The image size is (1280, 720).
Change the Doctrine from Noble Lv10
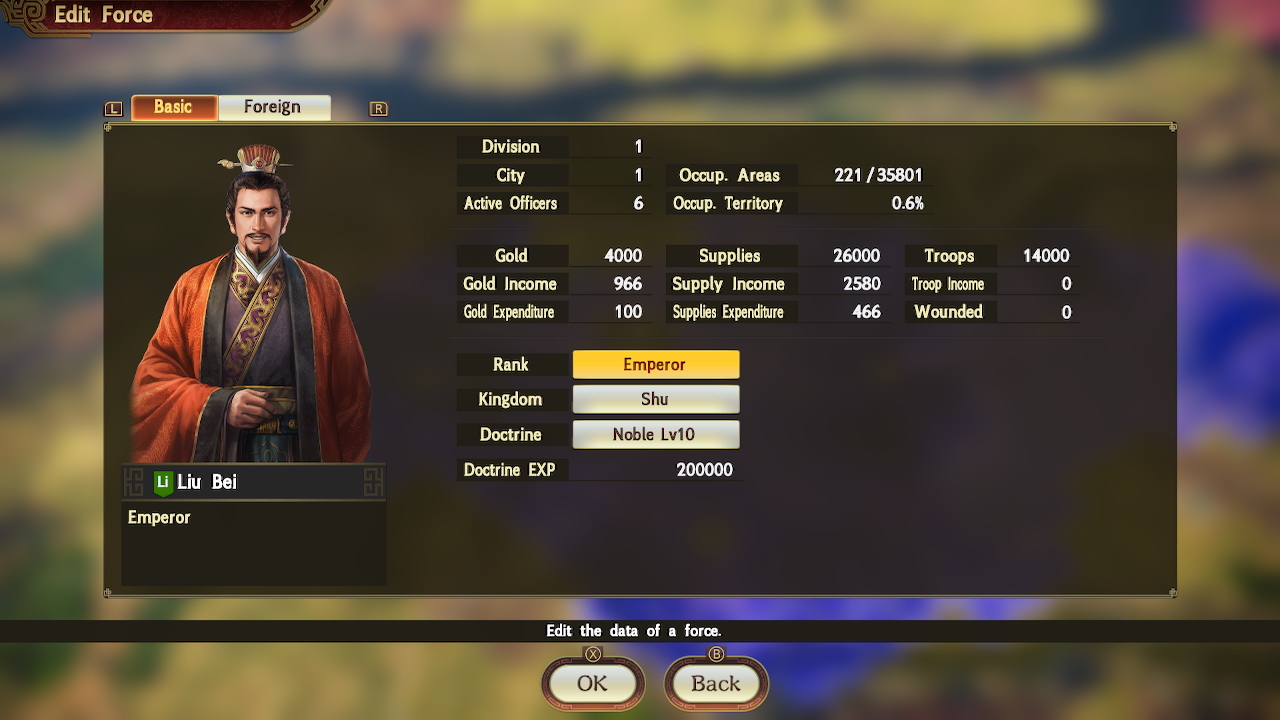pos(655,434)
